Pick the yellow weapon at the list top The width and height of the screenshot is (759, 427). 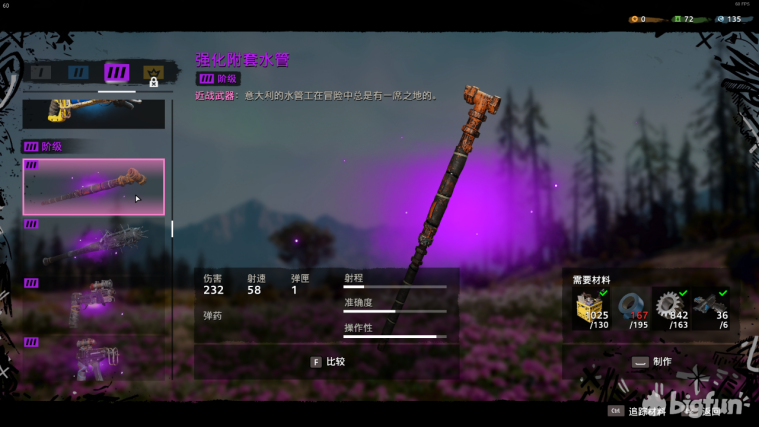pyautogui.click(x=94, y=113)
